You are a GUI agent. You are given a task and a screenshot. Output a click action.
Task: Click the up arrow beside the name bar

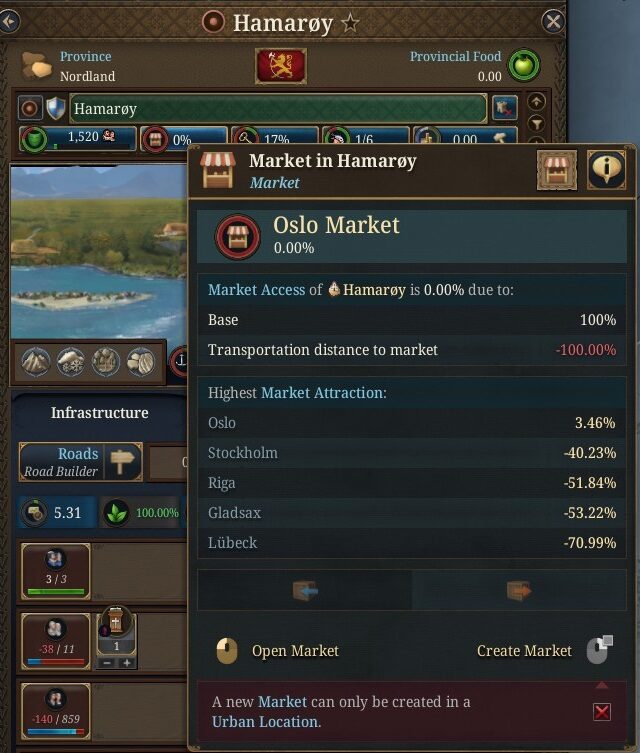(x=537, y=101)
